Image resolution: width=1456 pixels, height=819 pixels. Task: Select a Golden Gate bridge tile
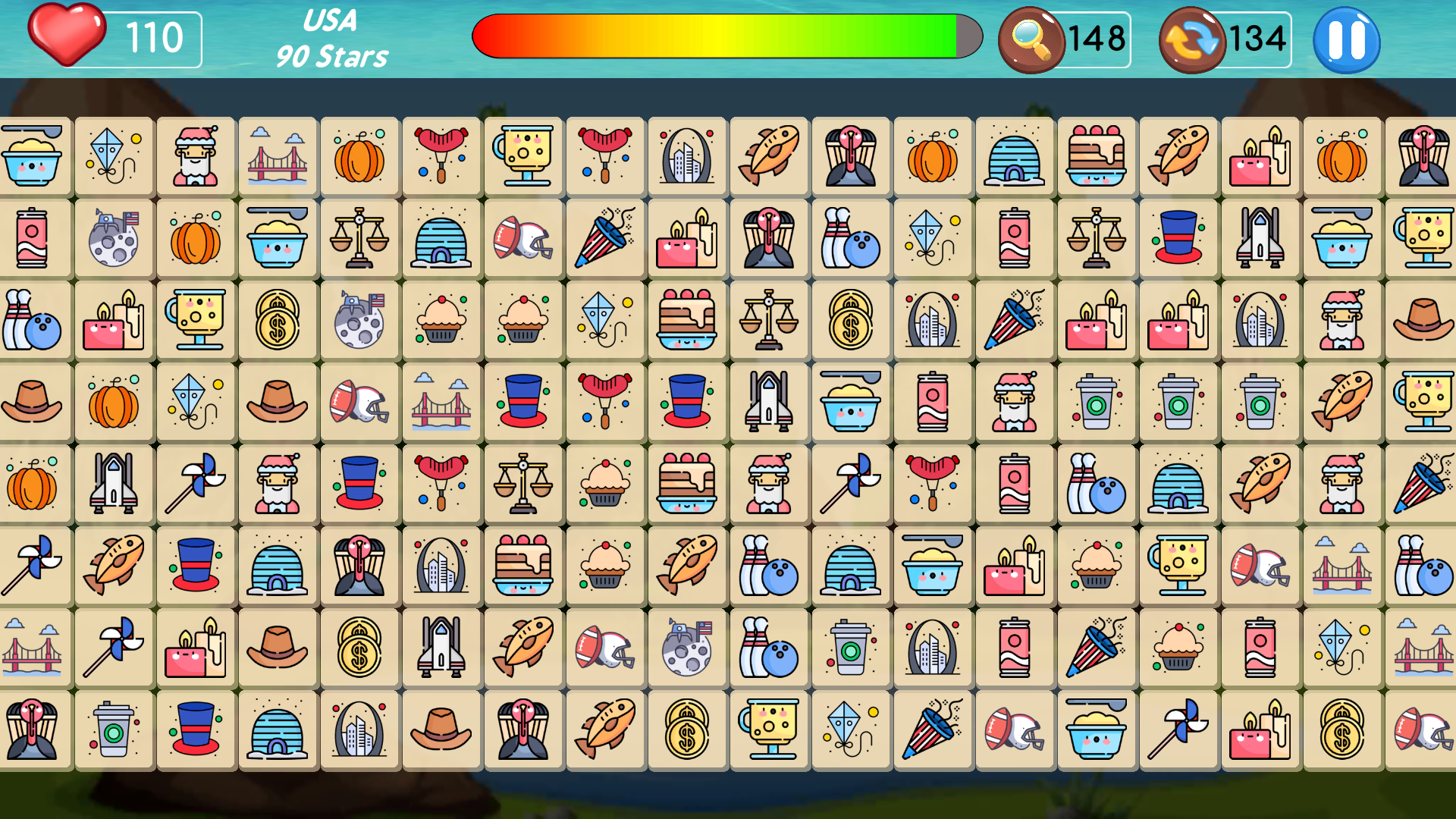[278, 156]
